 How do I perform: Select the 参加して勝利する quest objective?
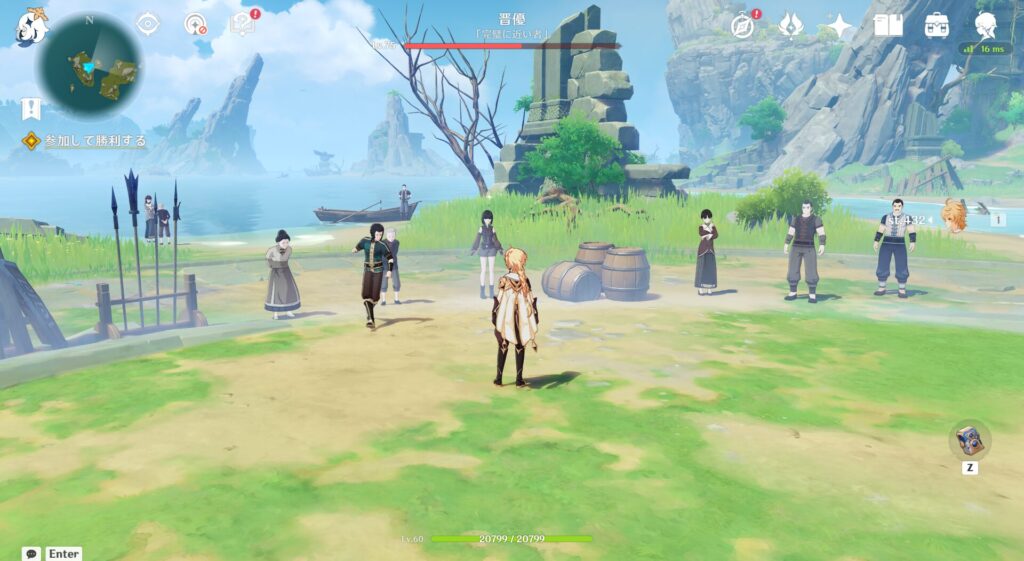tap(95, 141)
